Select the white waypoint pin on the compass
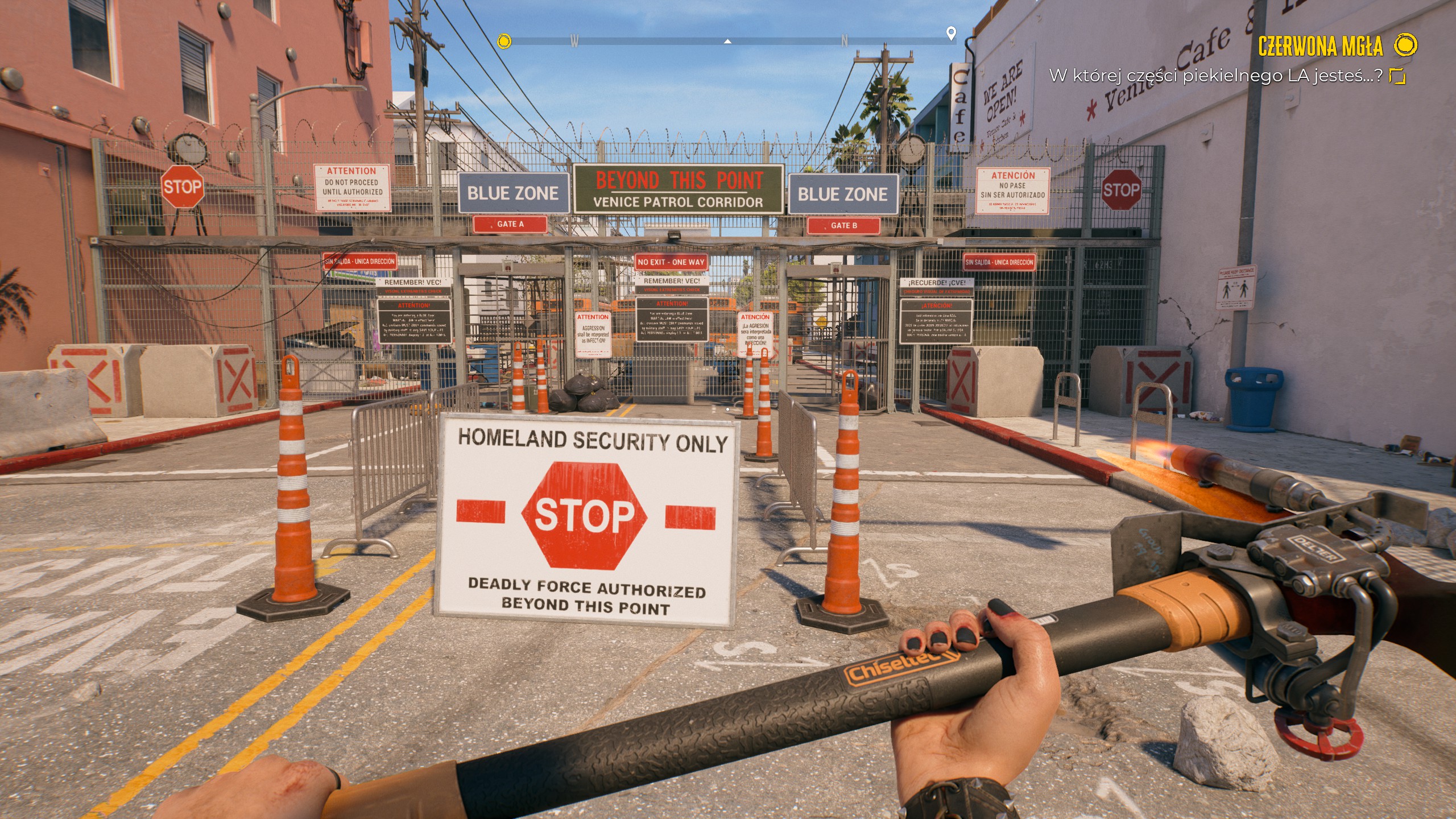Screen dimensions: 1456x819 click(x=950, y=33)
